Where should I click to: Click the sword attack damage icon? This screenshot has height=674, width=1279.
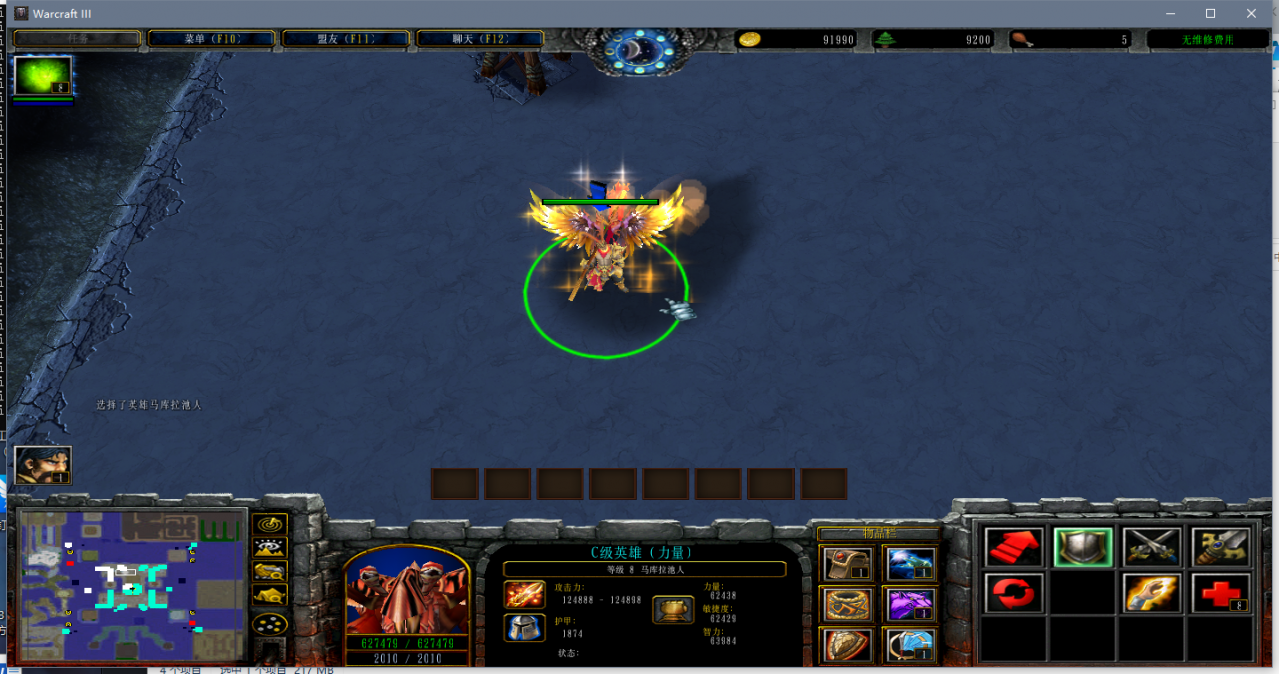[524, 595]
